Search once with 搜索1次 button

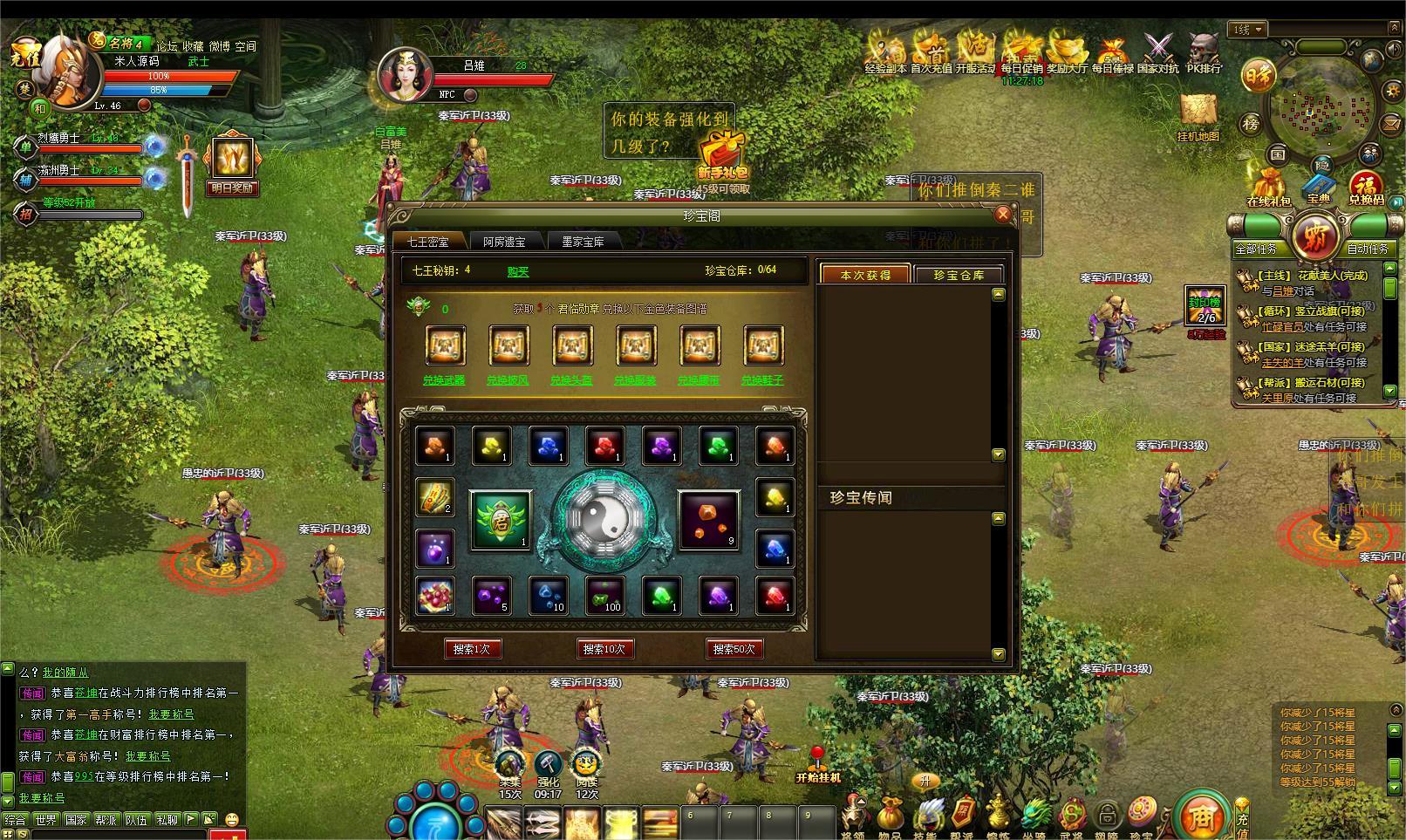[472, 649]
